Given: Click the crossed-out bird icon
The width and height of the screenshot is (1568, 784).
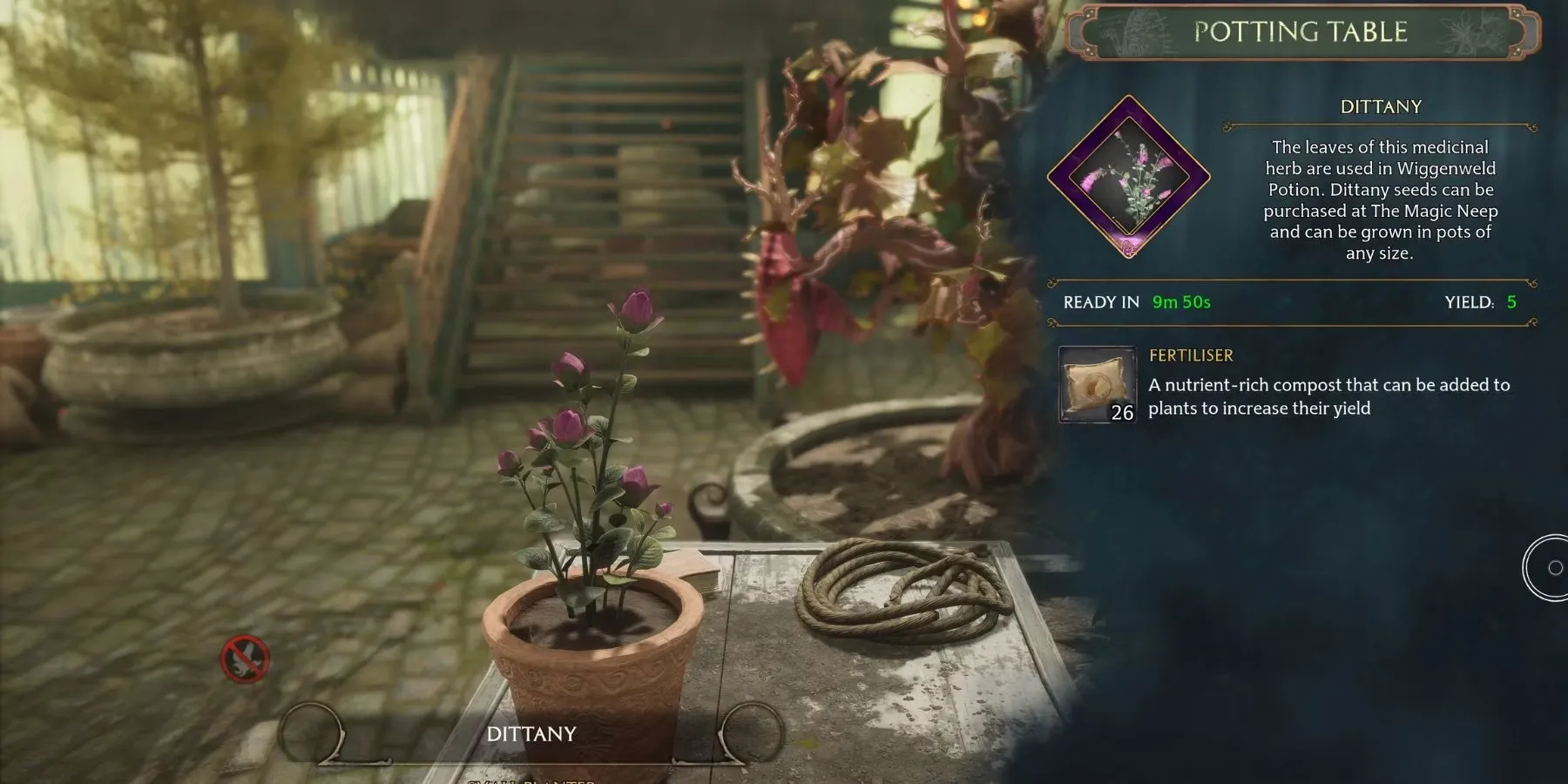Looking at the screenshot, I should pyautogui.click(x=245, y=659).
